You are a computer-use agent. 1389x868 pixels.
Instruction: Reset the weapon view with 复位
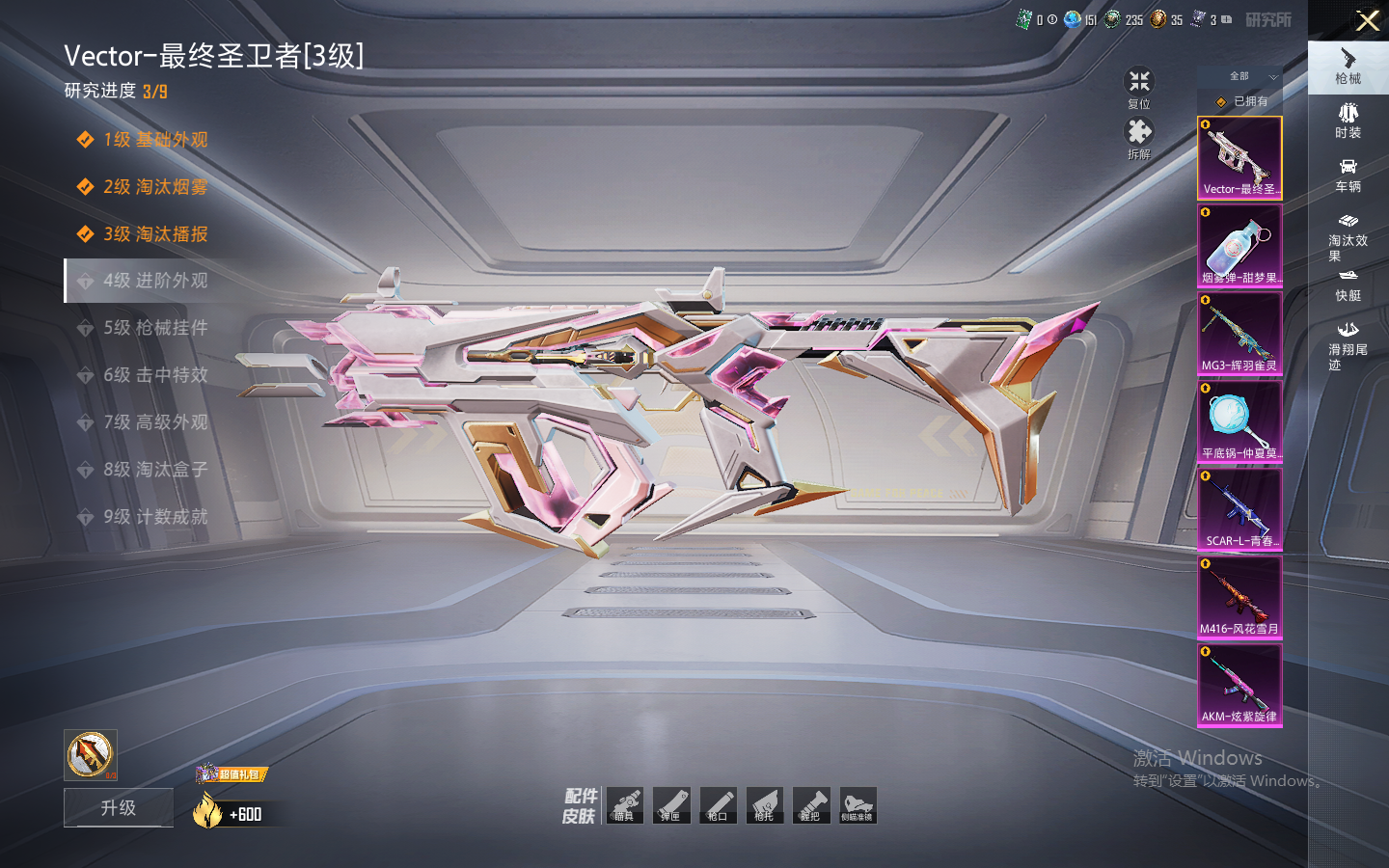pyautogui.click(x=1139, y=87)
